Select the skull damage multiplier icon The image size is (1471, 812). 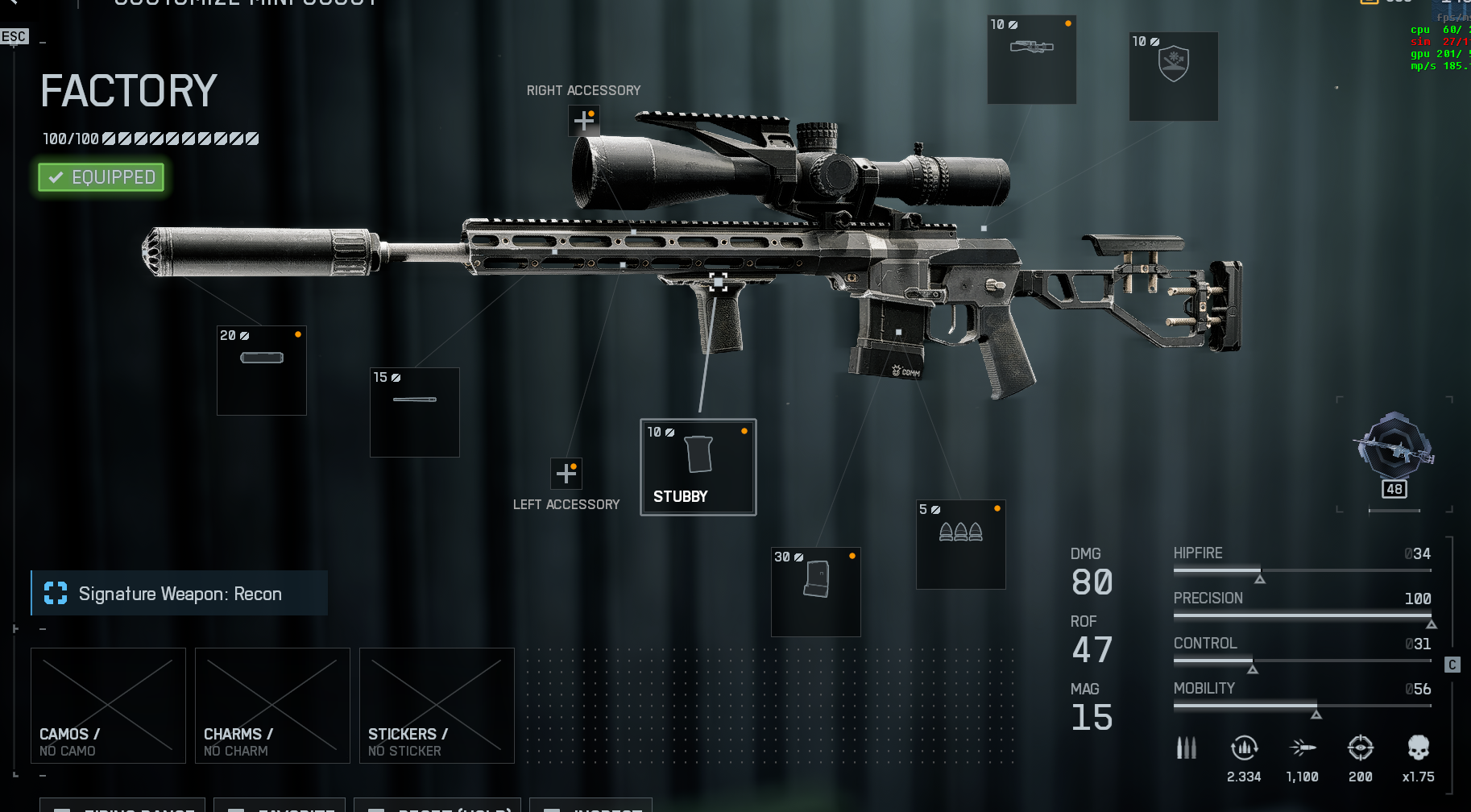[x=1417, y=748]
